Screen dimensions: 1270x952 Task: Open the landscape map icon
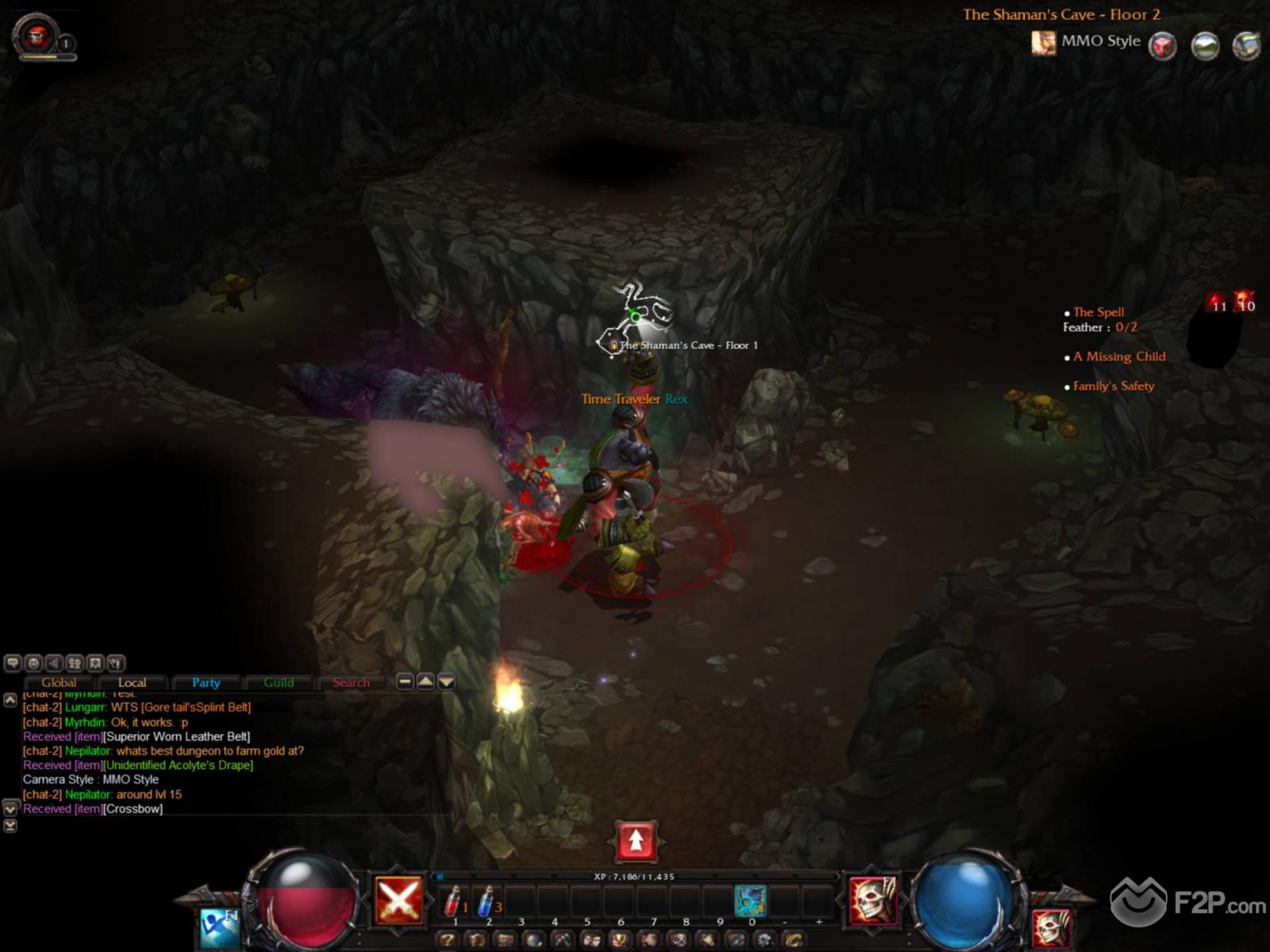tap(1205, 45)
